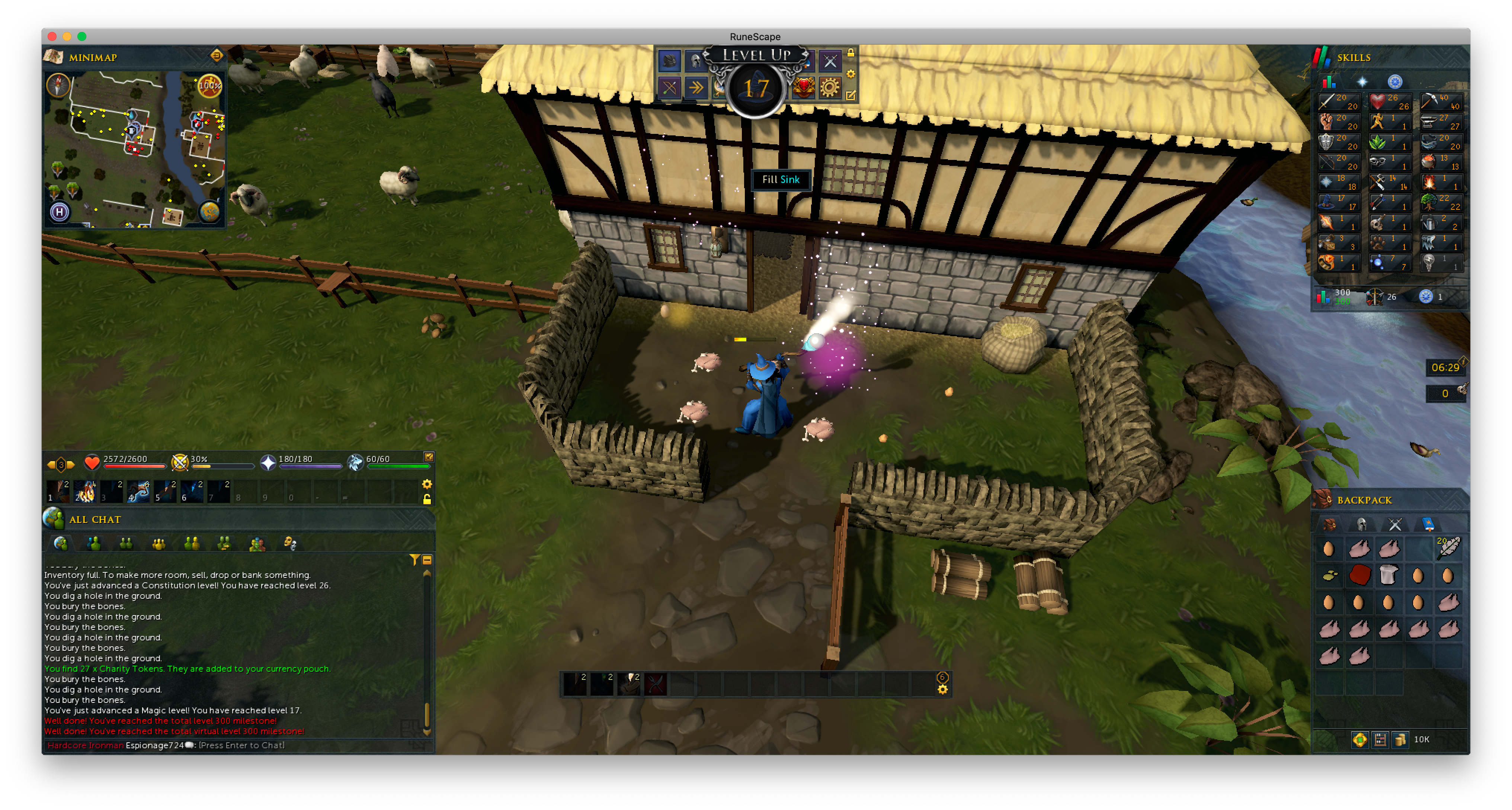Viewport: 1512px width, 810px height.
Task: Open the world map globe
Action: (x=209, y=211)
